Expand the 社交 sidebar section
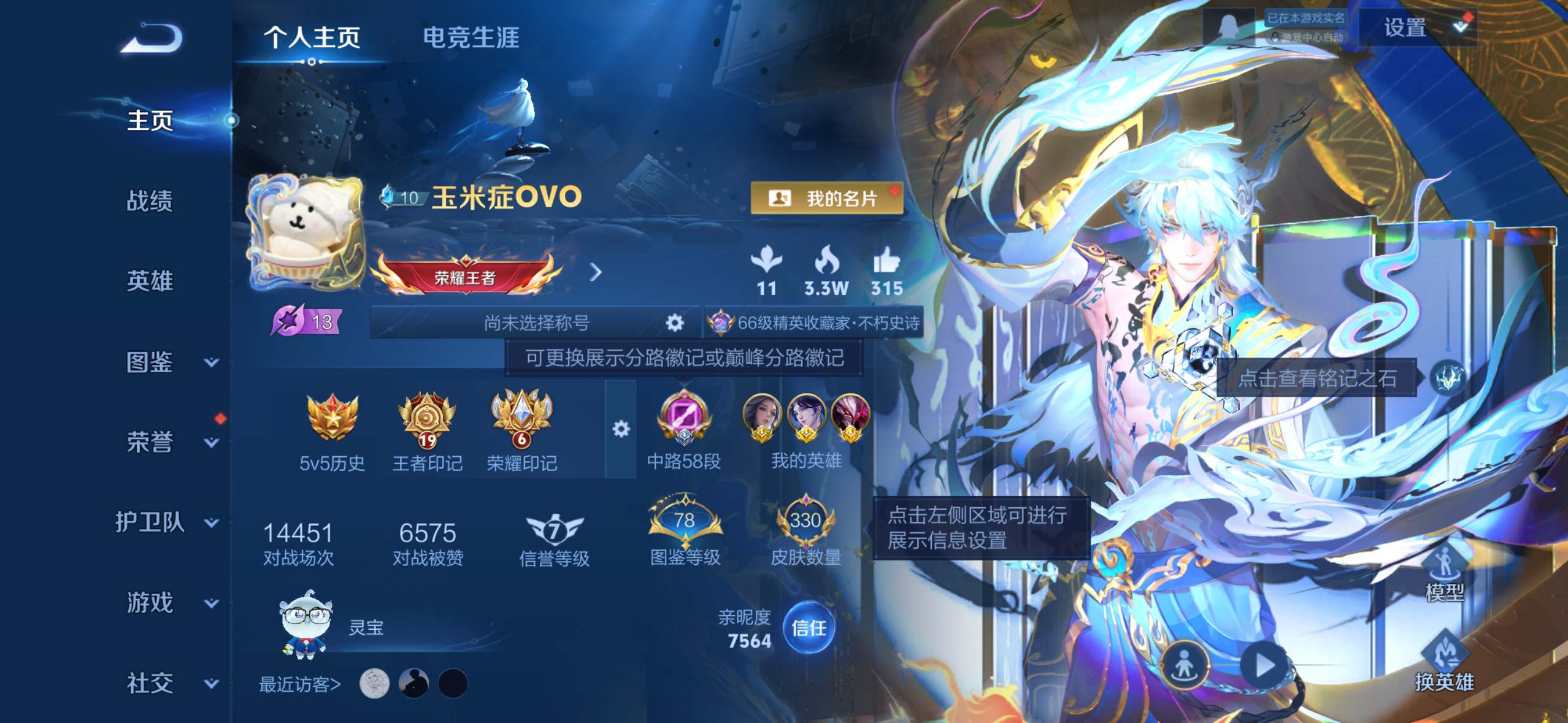The height and width of the screenshot is (723, 1568). pos(149,683)
